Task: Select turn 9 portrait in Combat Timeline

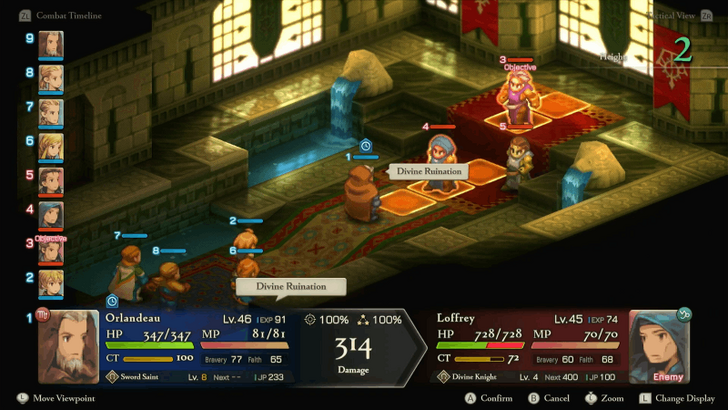Action: pos(50,45)
